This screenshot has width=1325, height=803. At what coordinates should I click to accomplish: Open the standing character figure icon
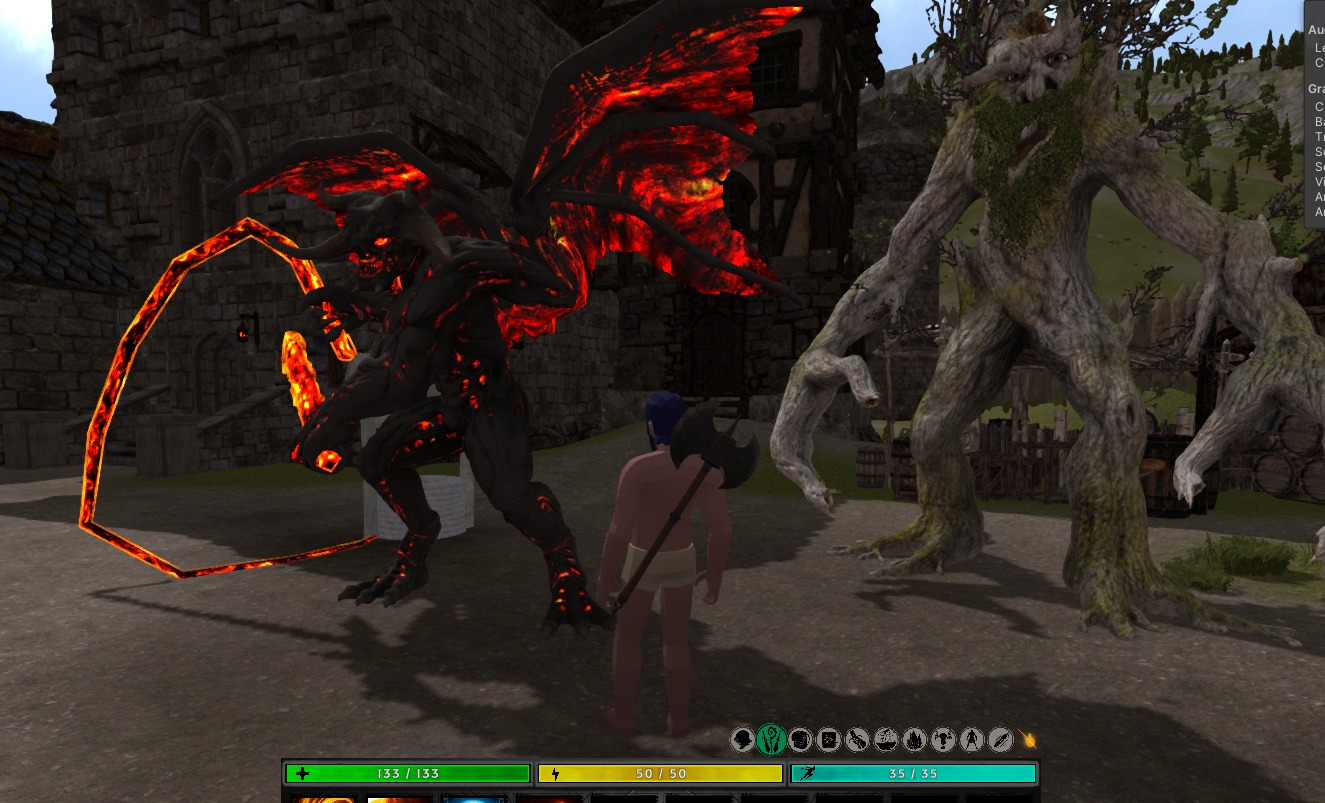point(971,740)
